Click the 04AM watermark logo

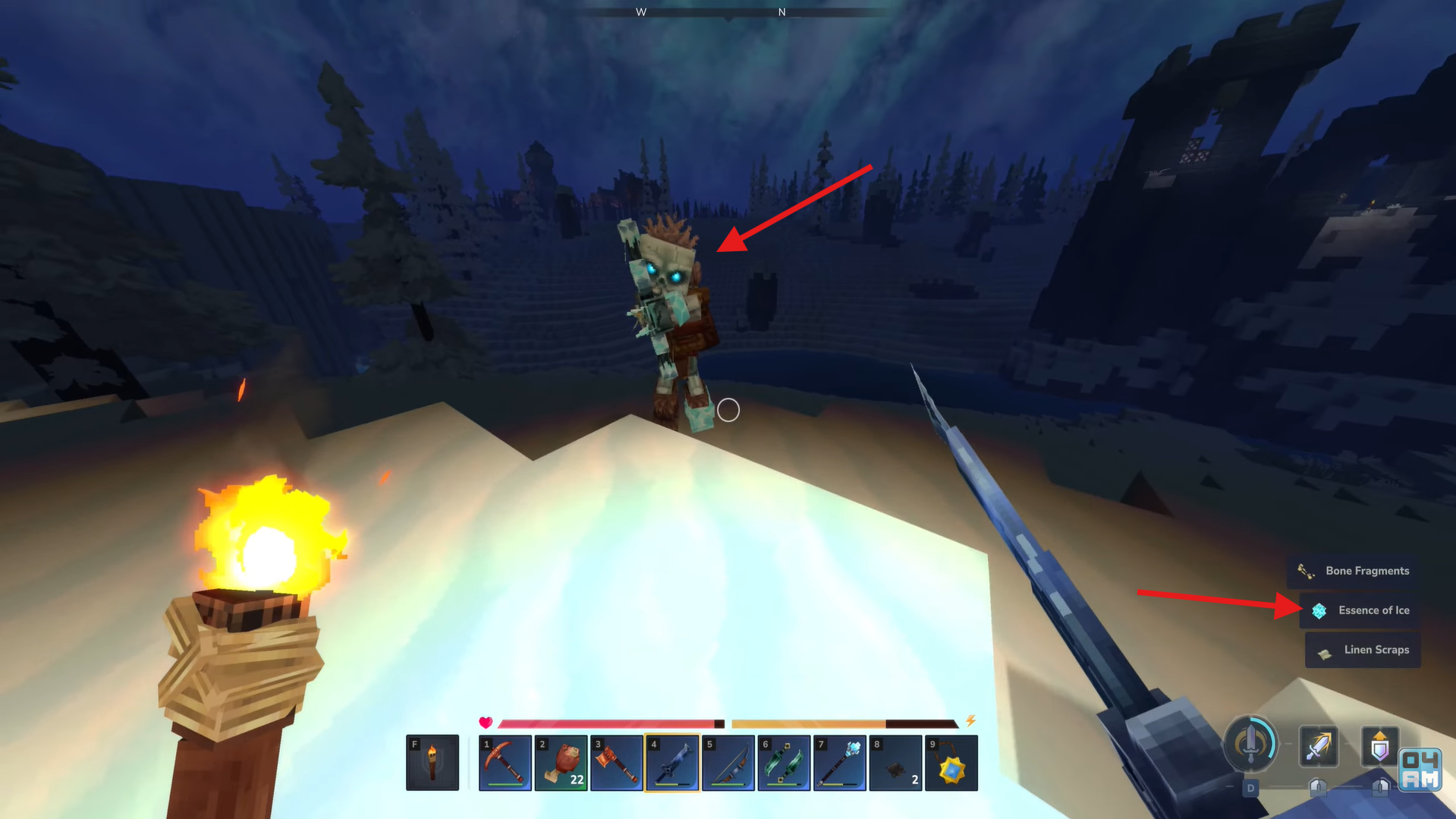(x=1420, y=770)
